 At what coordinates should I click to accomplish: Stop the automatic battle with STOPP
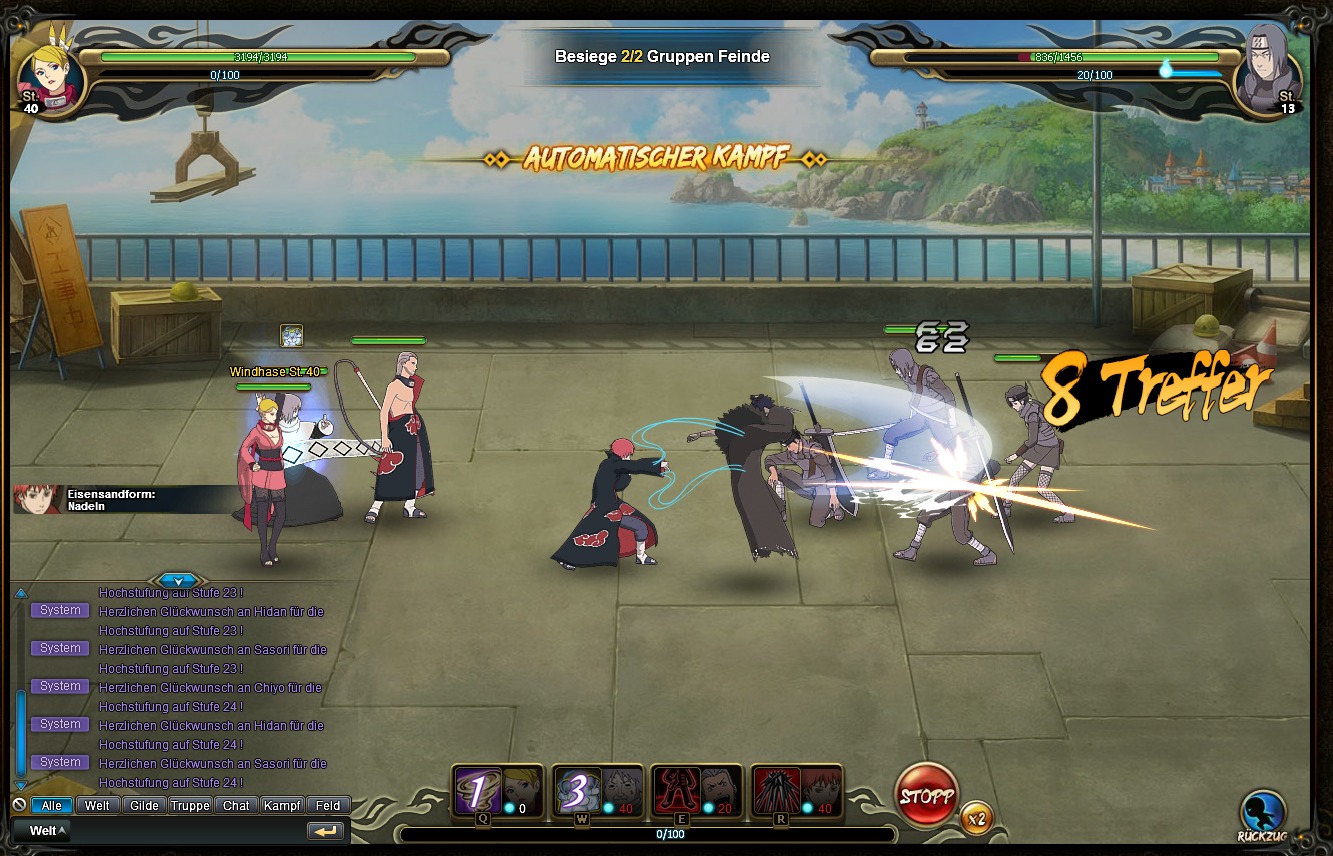(926, 796)
